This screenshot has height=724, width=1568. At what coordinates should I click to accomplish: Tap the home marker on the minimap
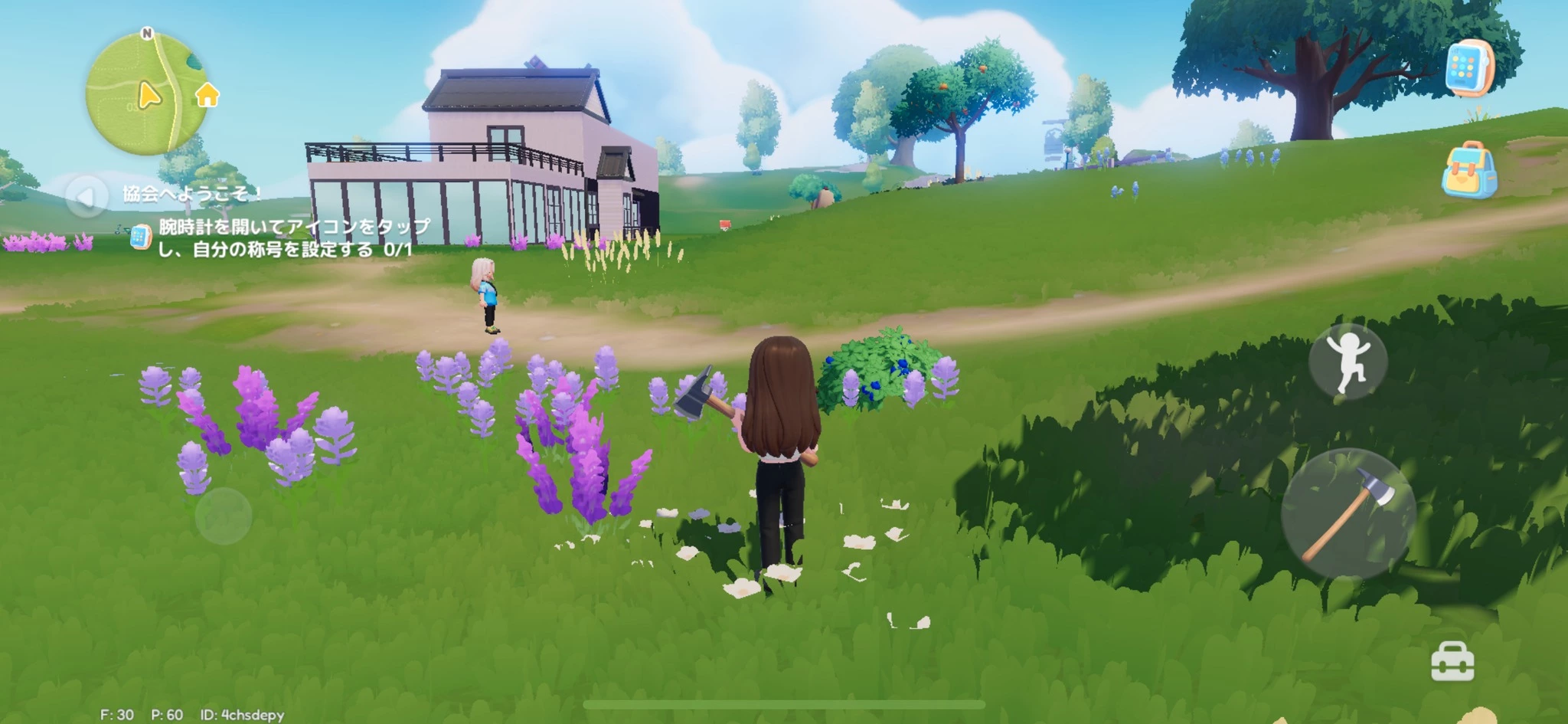click(207, 96)
